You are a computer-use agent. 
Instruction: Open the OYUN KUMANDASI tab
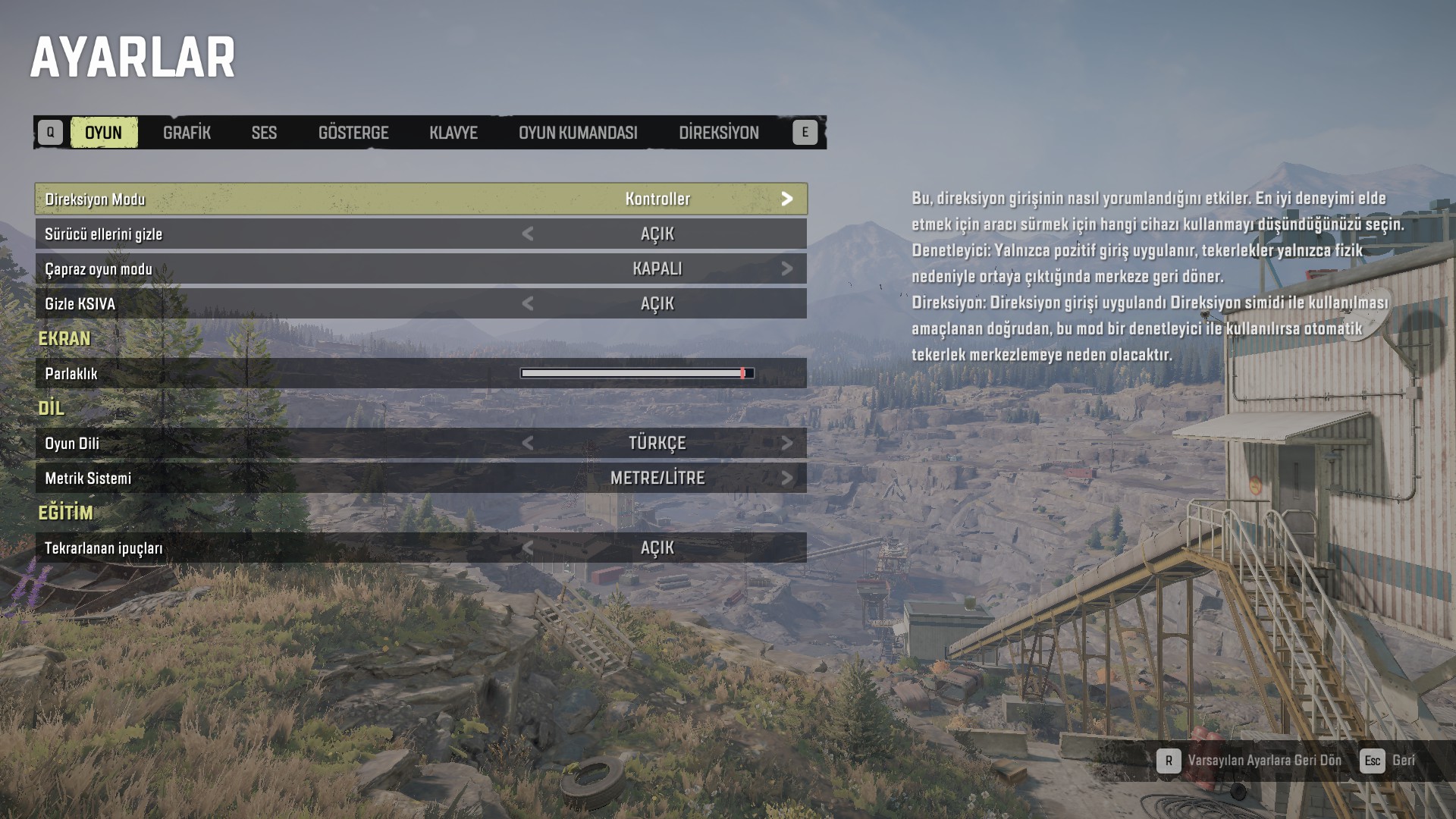pos(578,133)
